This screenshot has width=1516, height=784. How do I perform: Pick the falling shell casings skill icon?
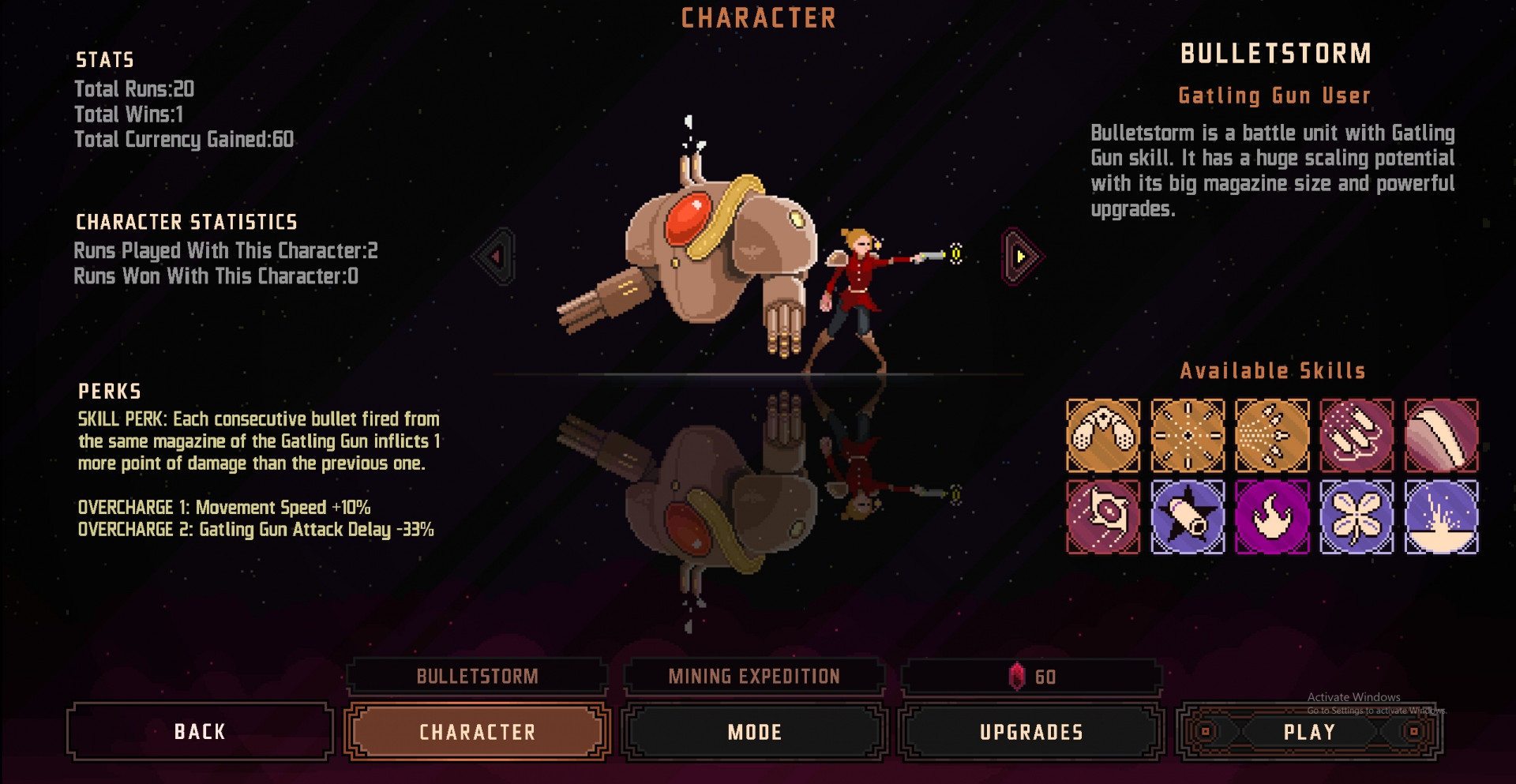(1357, 435)
